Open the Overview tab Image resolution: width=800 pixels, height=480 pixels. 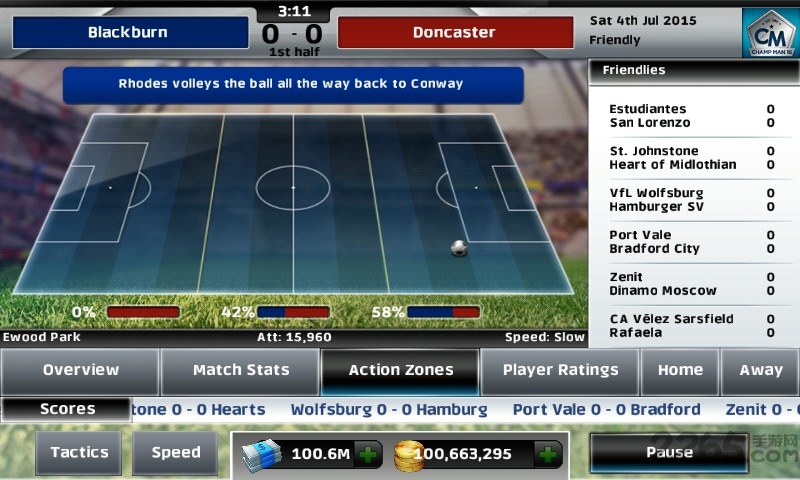point(80,371)
